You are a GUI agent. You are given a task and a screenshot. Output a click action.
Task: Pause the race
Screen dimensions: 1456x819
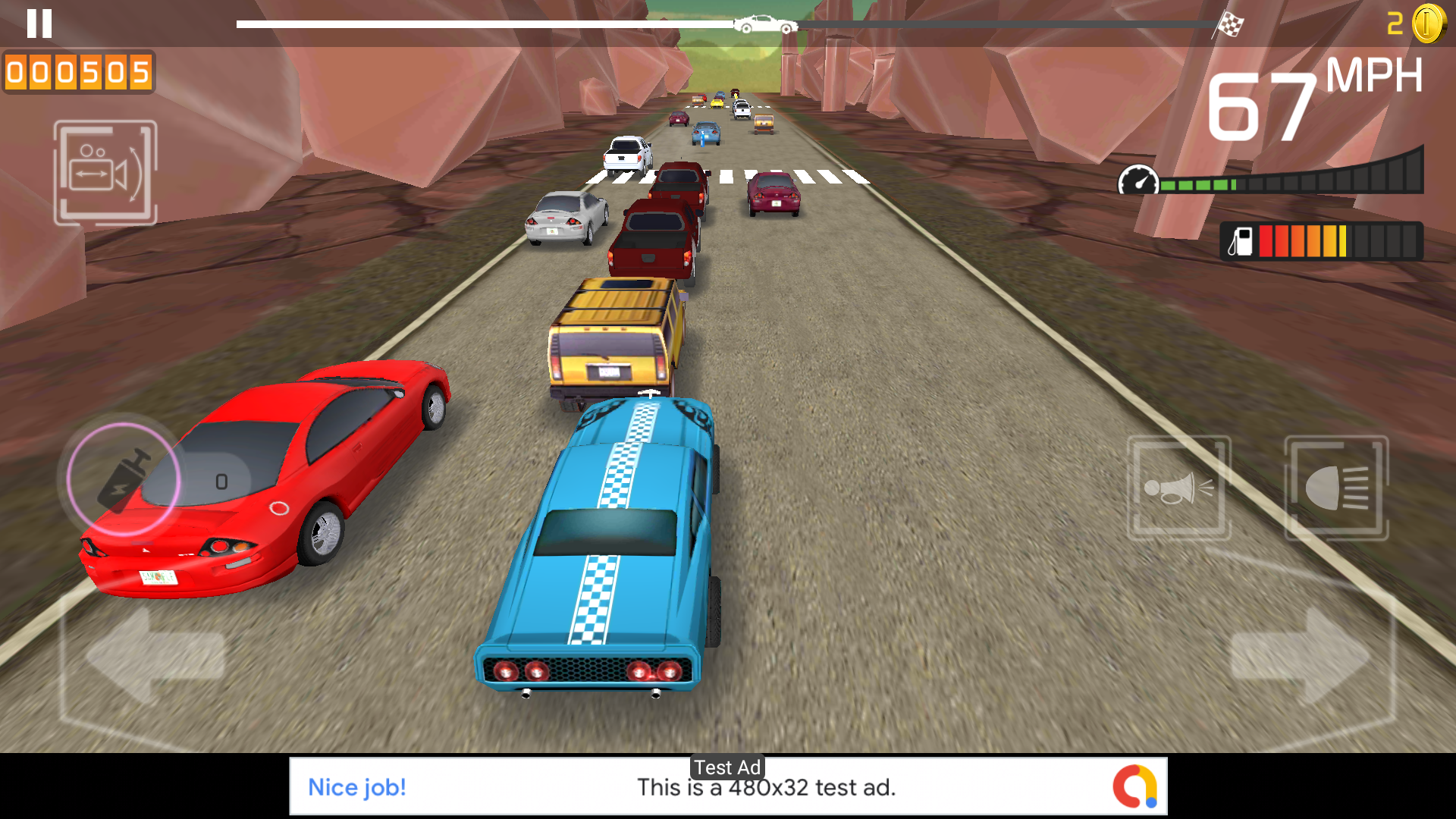pos(39,24)
